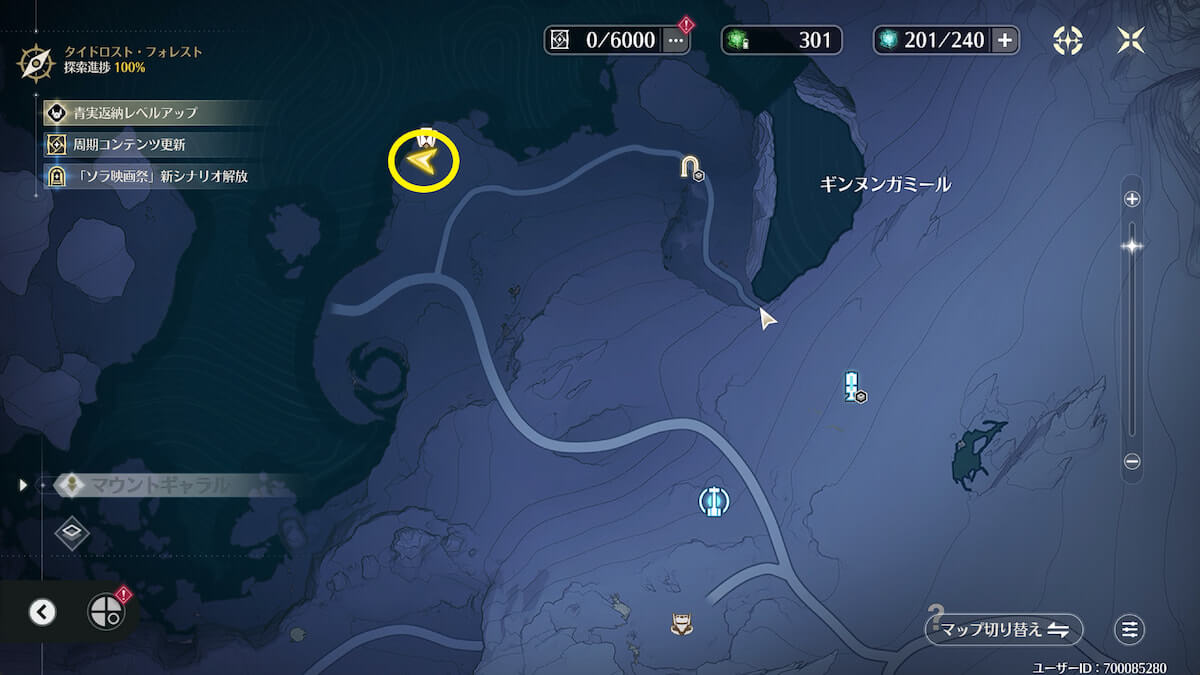
Task: Zoom in the map with the plus button
Action: (x=1132, y=199)
